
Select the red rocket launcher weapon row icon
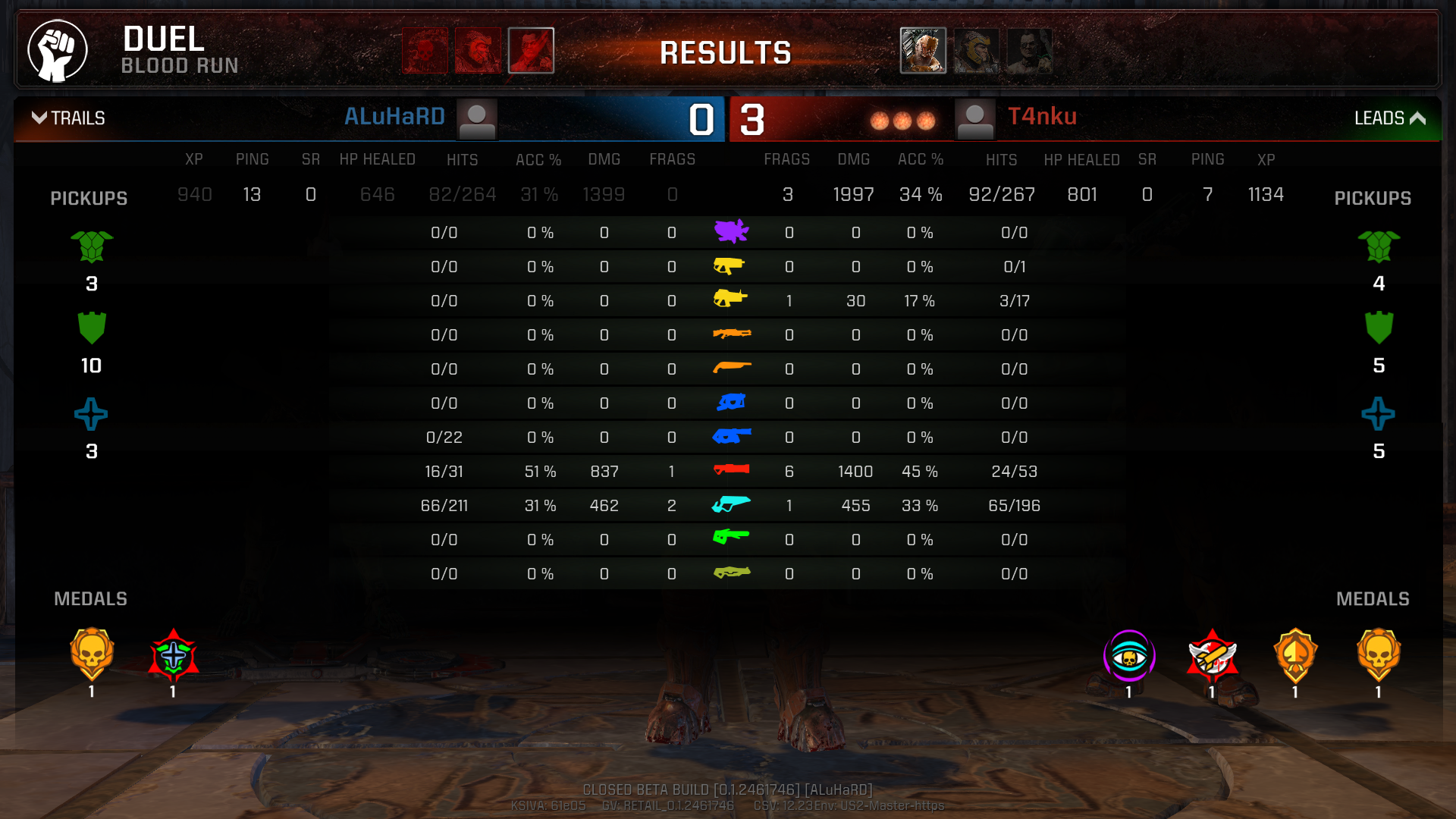[731, 470]
